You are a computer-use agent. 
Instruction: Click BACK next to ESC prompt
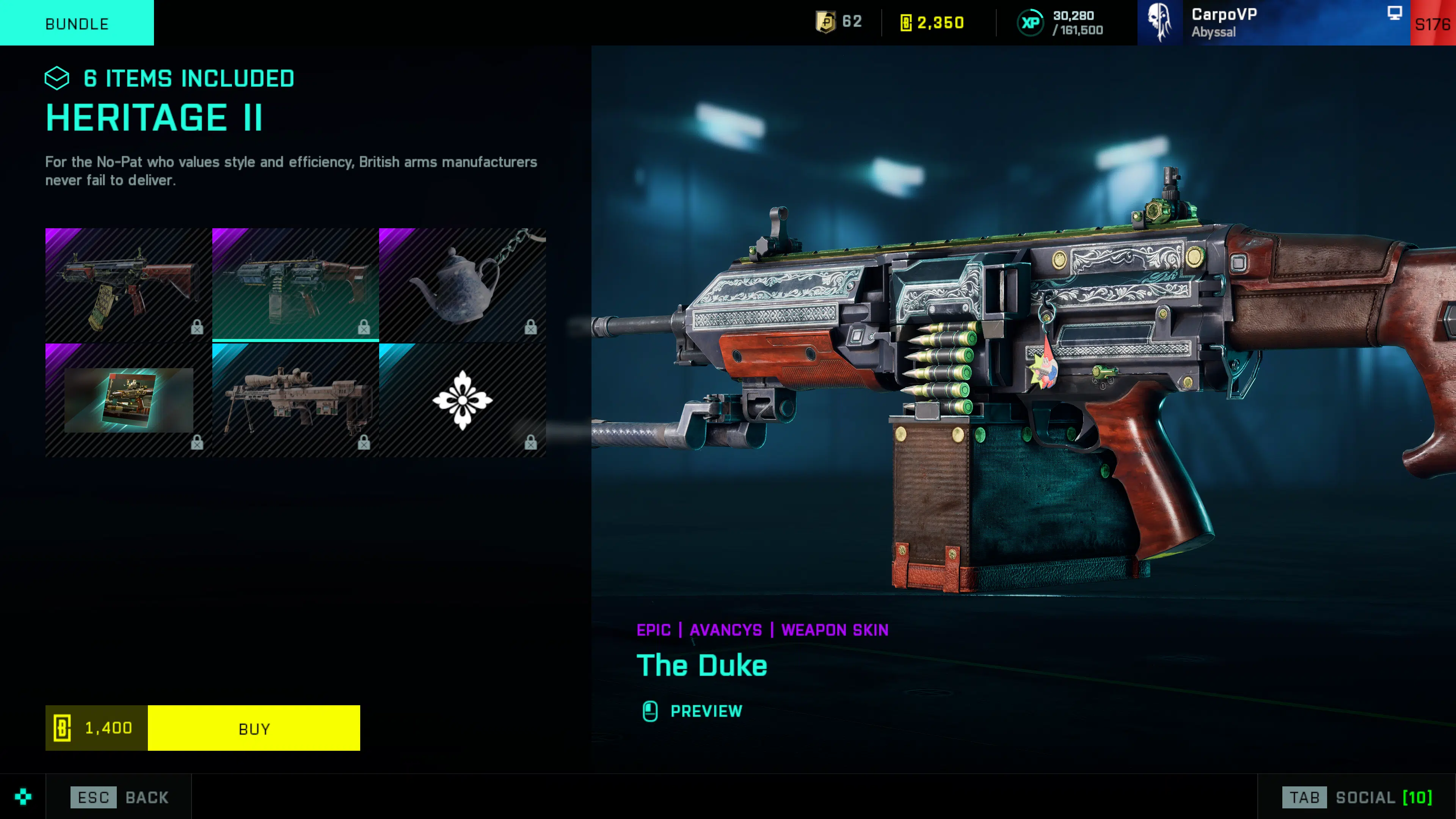point(146,797)
